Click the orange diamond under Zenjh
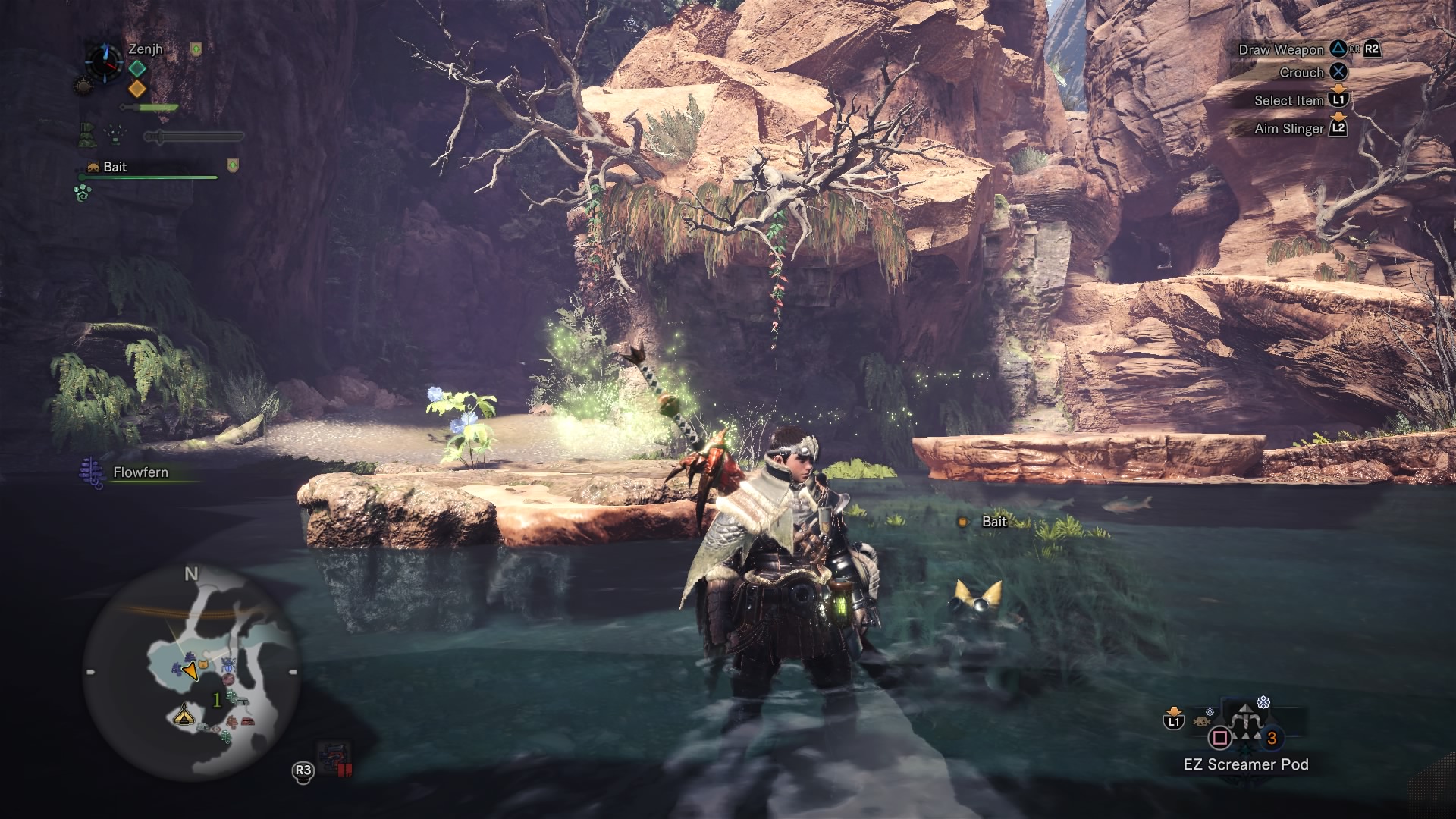The image size is (1456, 819). tap(137, 89)
